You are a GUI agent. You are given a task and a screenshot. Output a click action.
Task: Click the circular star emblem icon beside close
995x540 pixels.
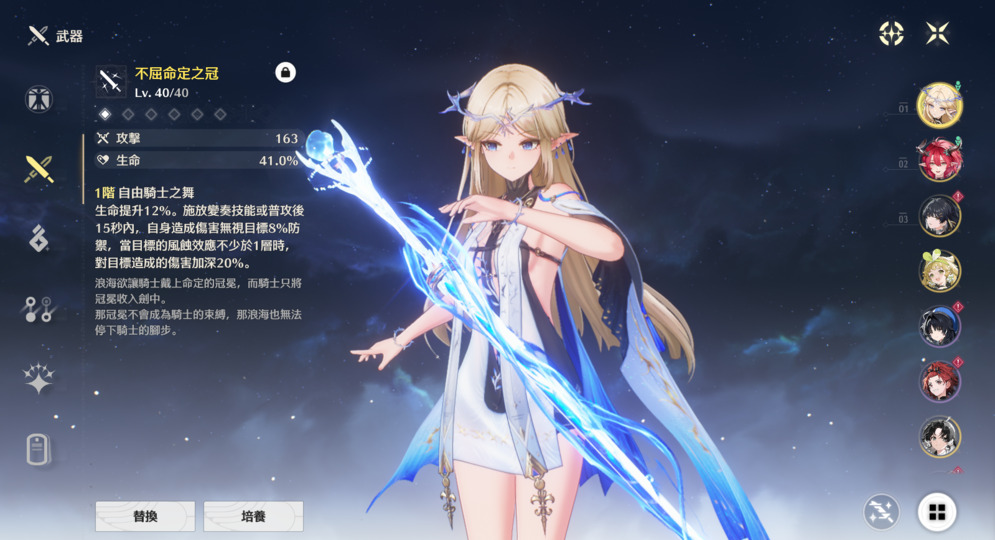tap(891, 34)
